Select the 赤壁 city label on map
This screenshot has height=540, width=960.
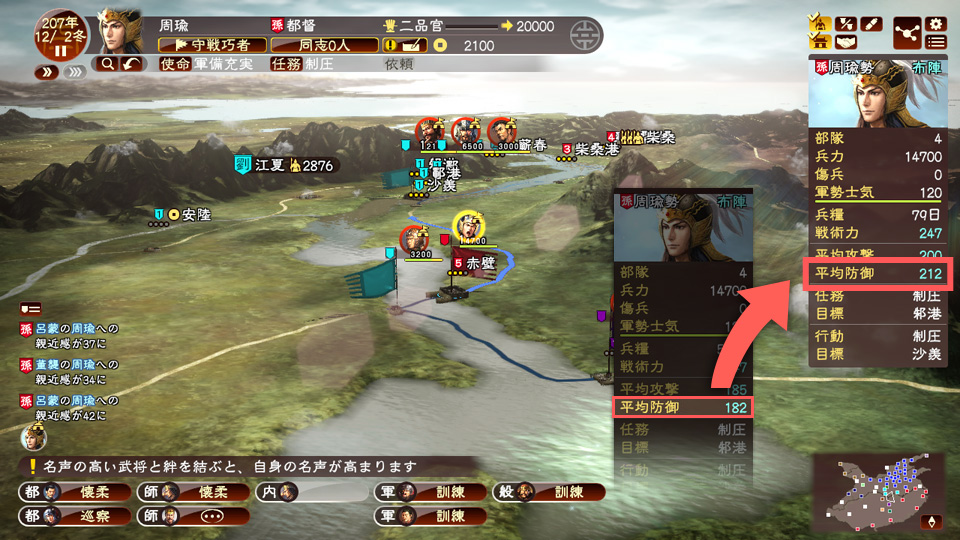pos(474,262)
